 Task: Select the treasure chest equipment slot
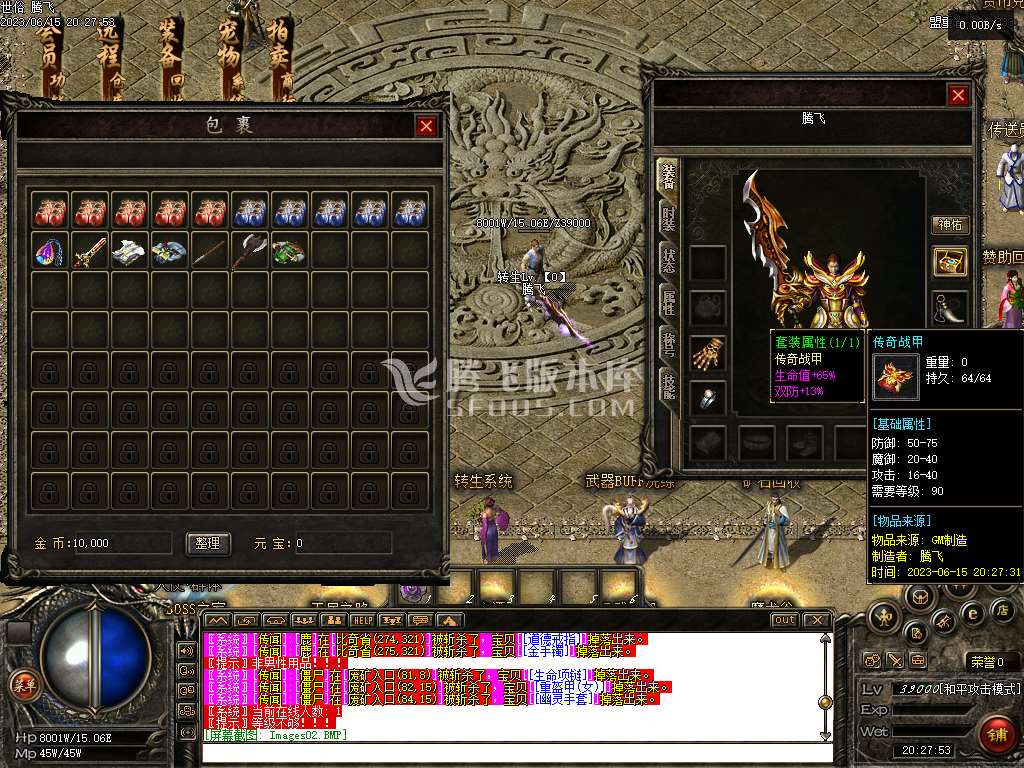coord(949,262)
